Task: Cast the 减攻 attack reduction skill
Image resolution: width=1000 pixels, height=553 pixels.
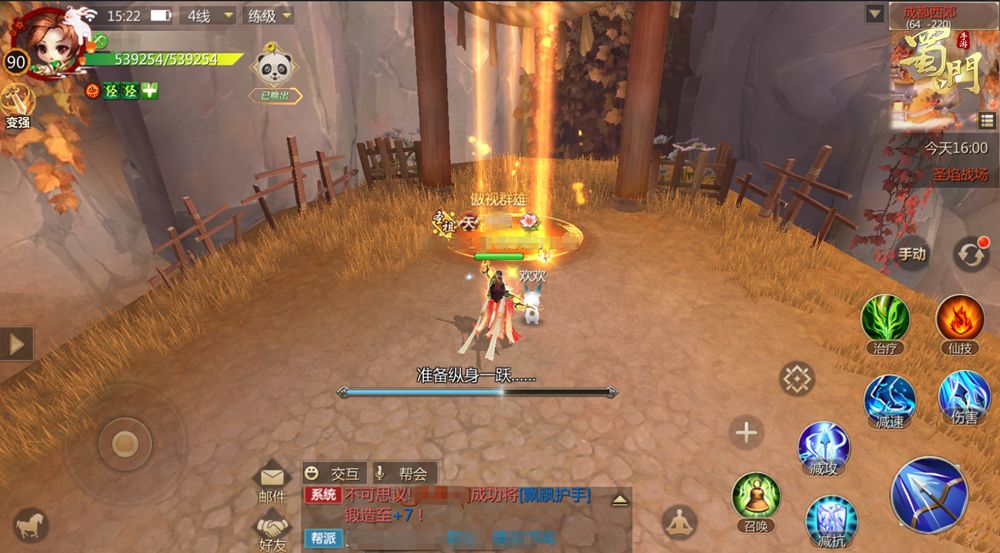Action: click(x=823, y=447)
